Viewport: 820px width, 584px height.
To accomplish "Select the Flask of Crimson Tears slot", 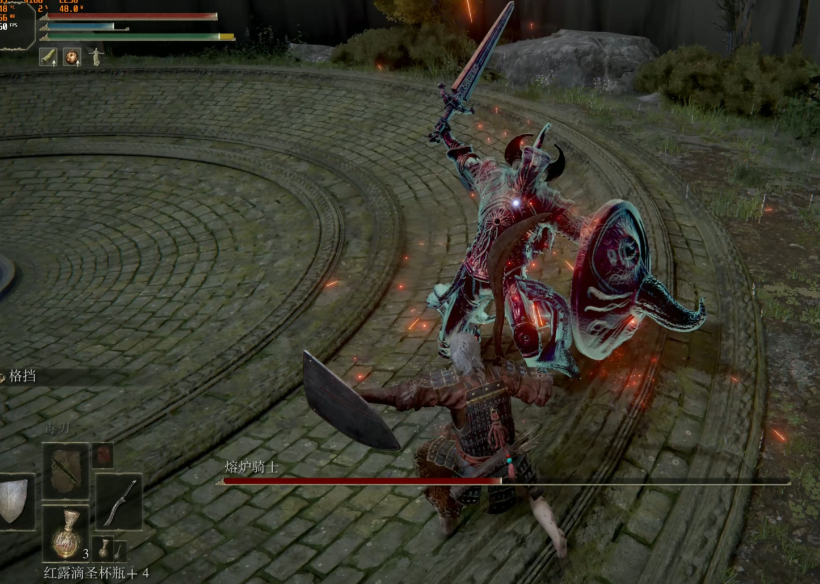I will (66, 533).
